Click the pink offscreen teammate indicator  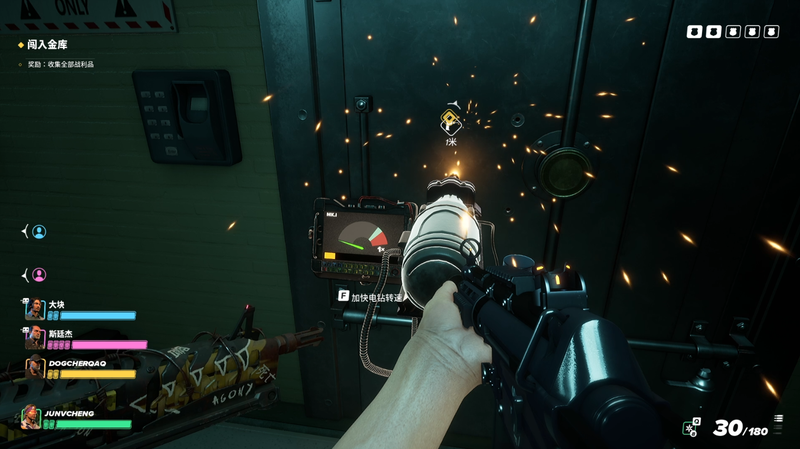(x=39, y=274)
